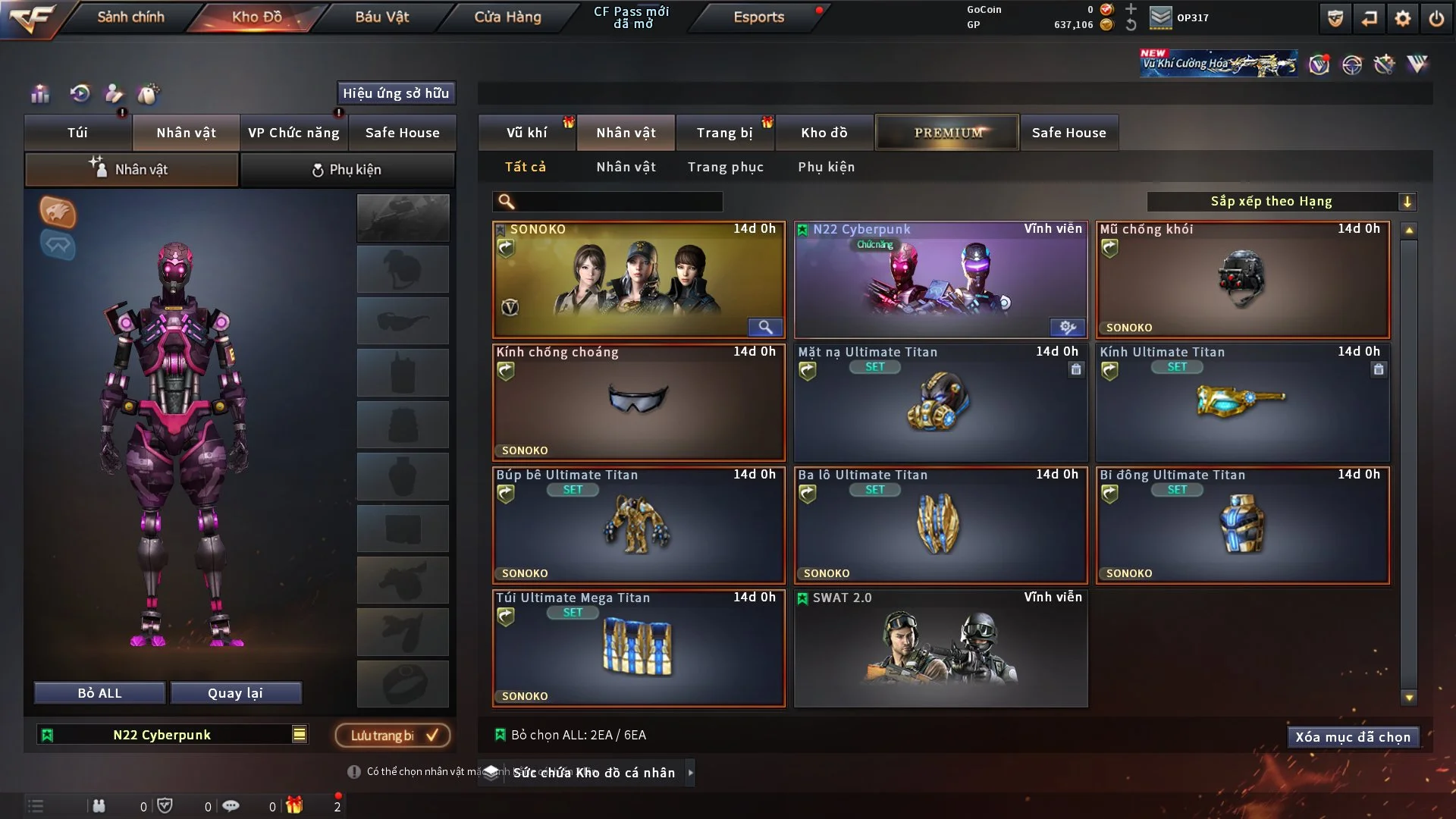The image size is (1456, 819).
Task: Switch to the PREMIUM tab
Action: [947, 132]
